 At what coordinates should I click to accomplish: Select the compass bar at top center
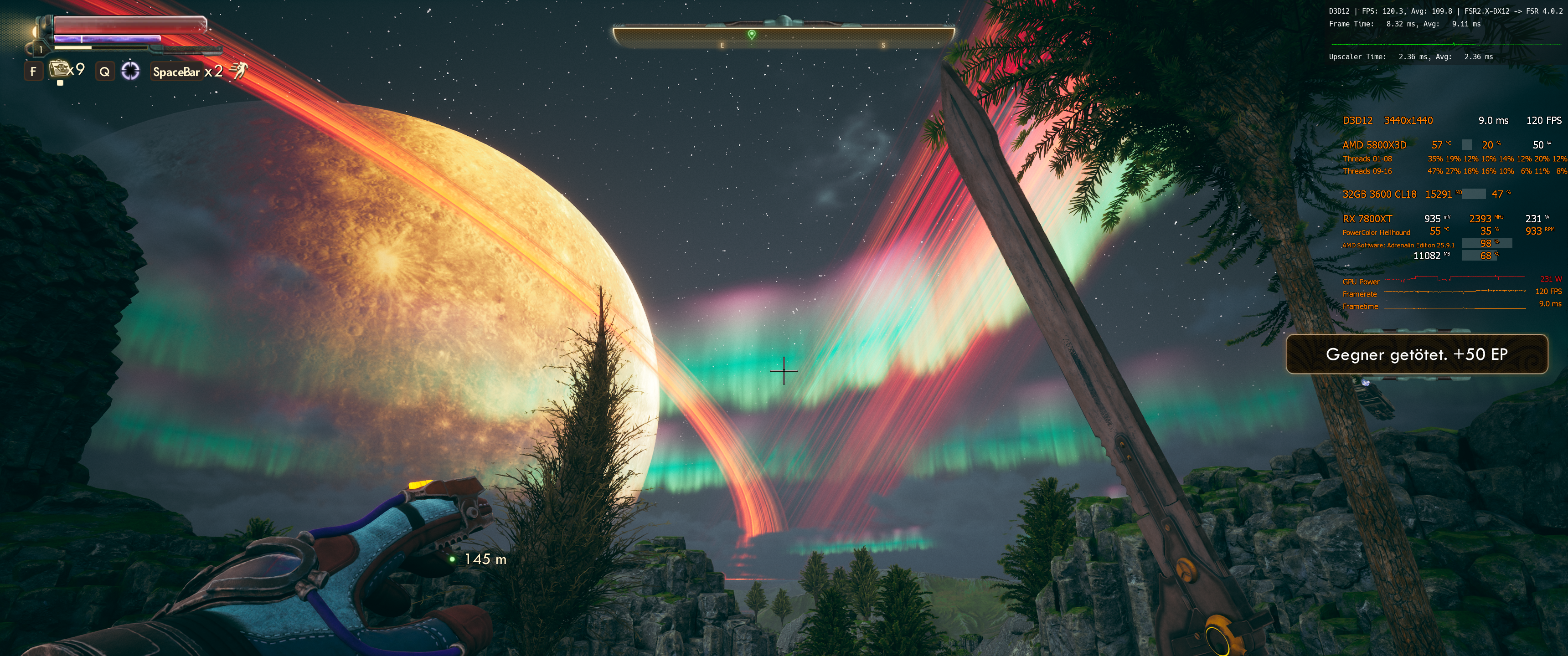(x=784, y=36)
